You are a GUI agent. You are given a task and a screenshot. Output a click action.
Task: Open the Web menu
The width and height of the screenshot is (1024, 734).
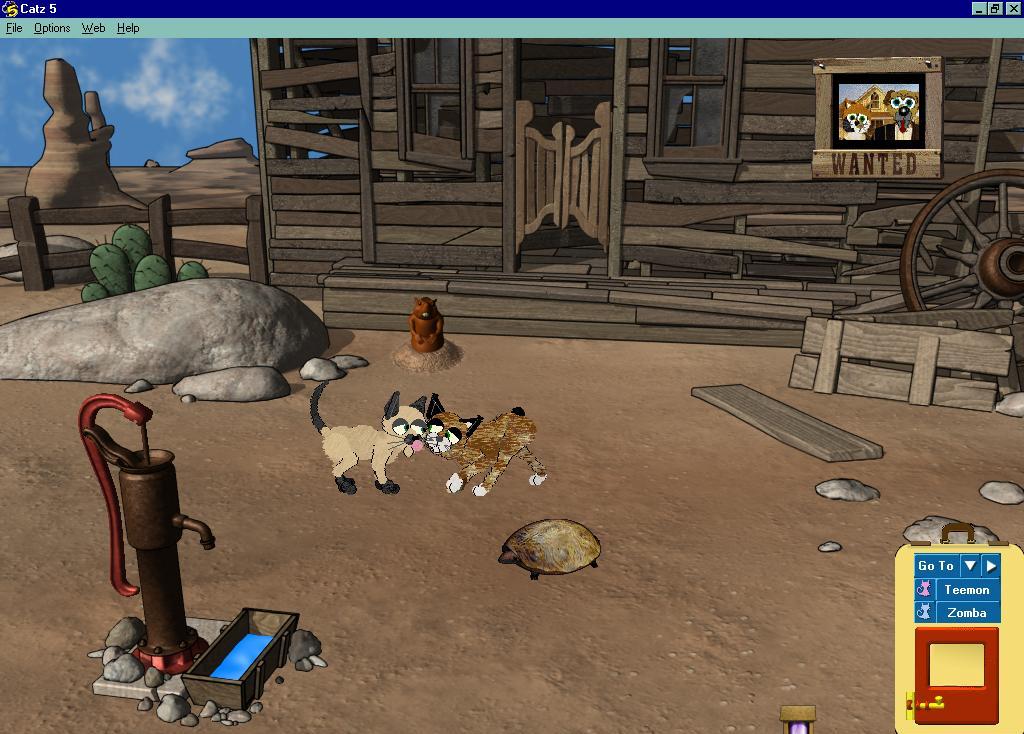(93, 28)
